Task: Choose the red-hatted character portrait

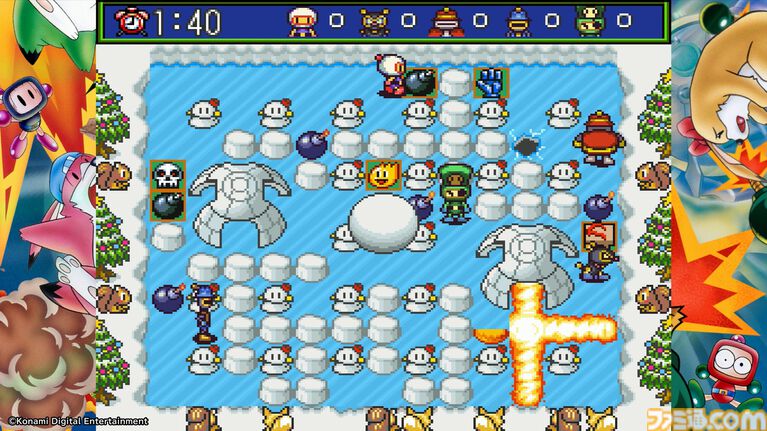Action: [x=446, y=21]
